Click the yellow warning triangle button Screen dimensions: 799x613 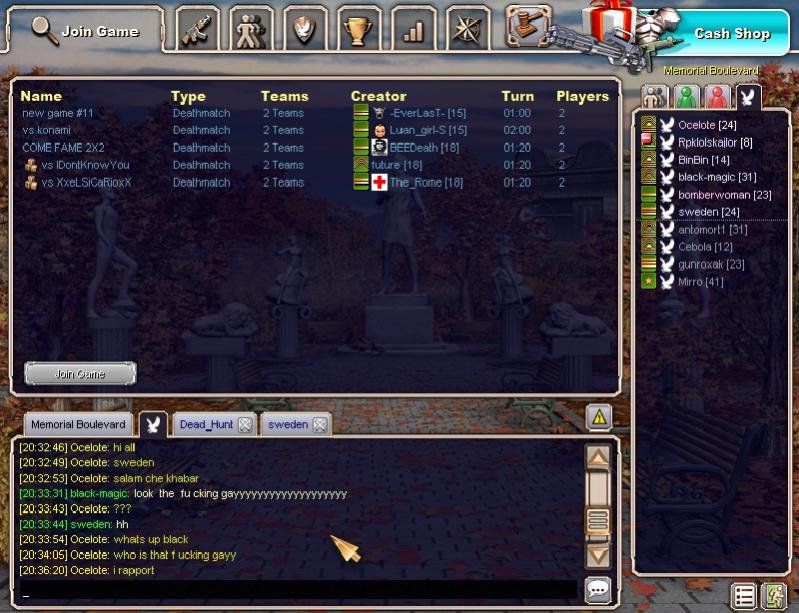(598, 416)
